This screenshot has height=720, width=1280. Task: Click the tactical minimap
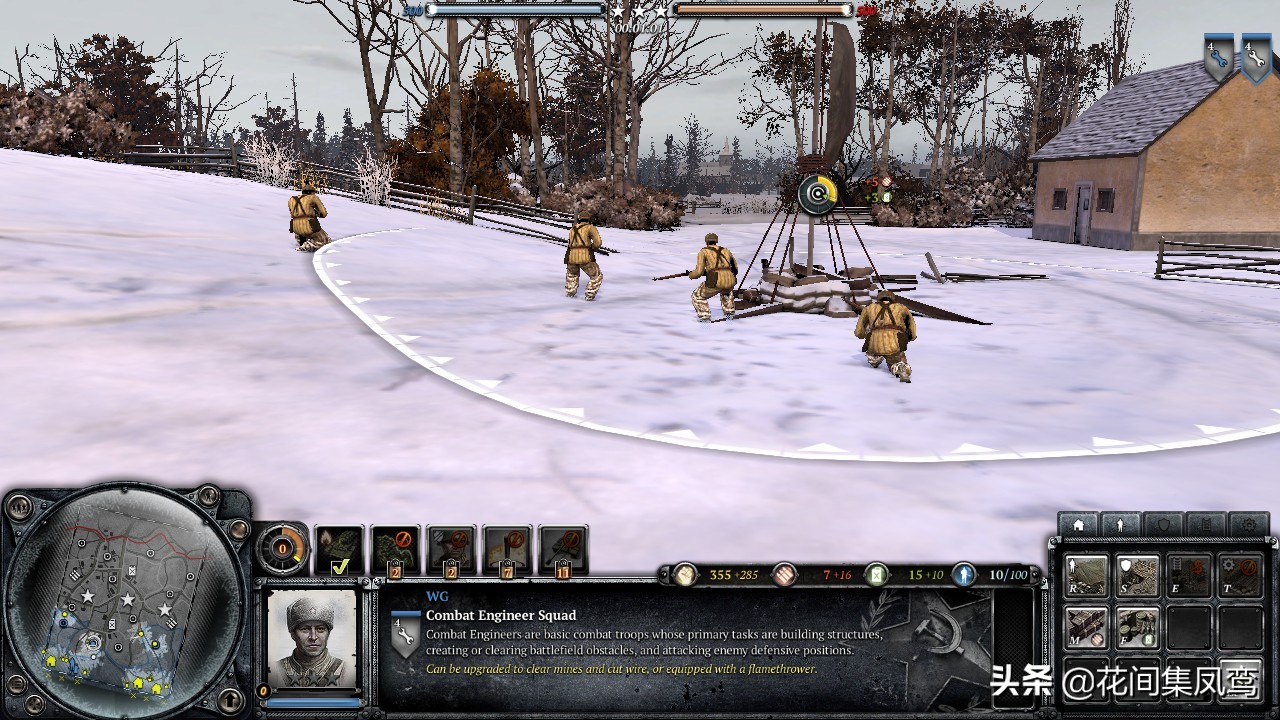click(125, 606)
